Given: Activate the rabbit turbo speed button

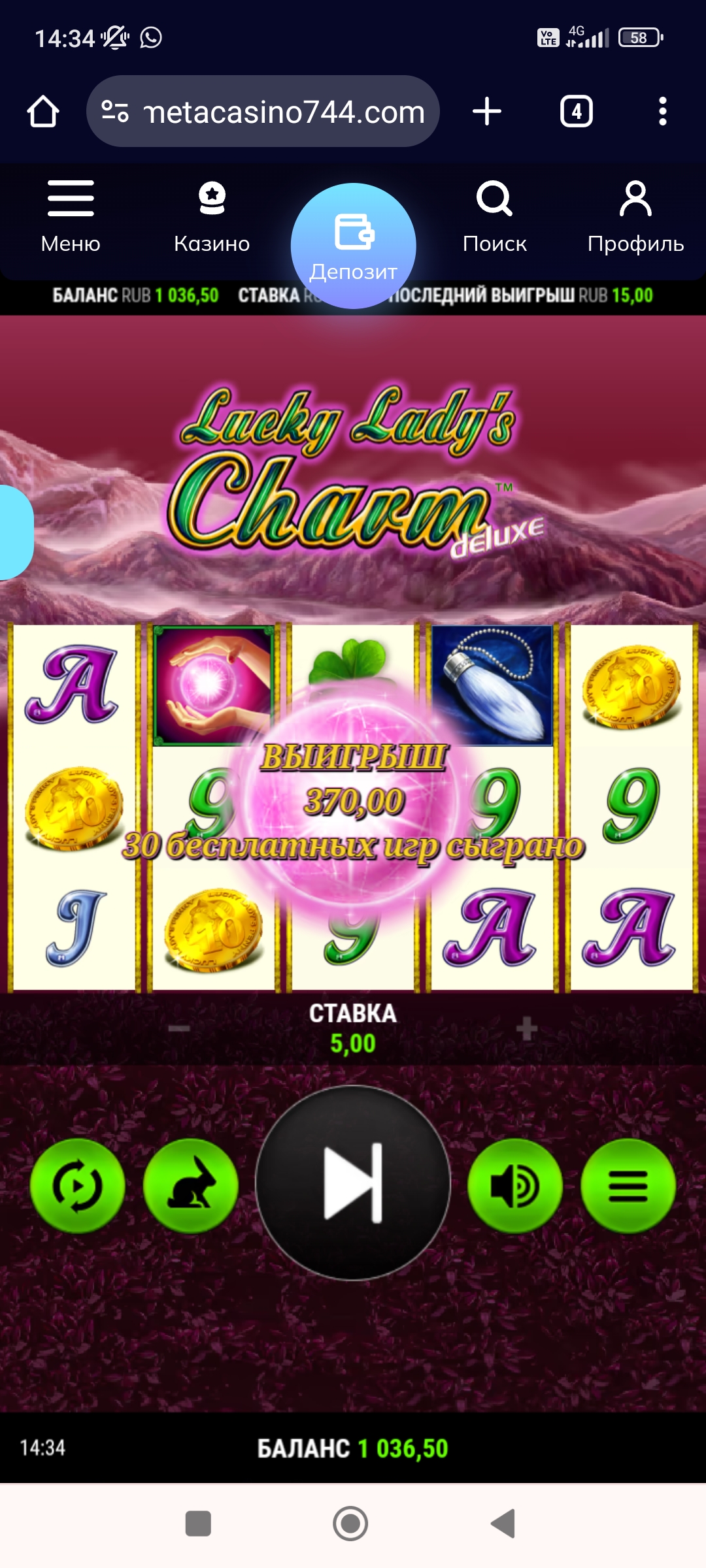Looking at the screenshot, I should point(190,1186).
